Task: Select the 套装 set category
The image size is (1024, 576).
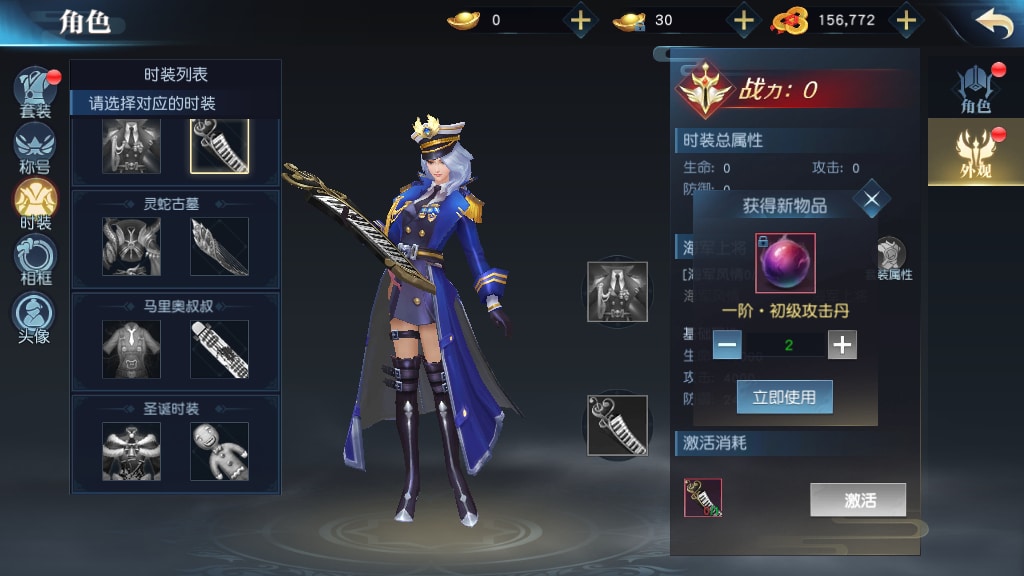Action: 35,92
